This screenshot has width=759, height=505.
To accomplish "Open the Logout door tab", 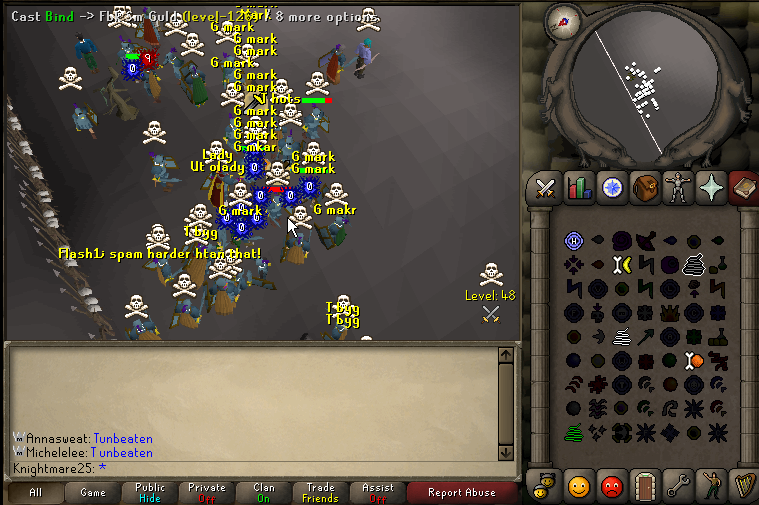I will click(x=645, y=487).
